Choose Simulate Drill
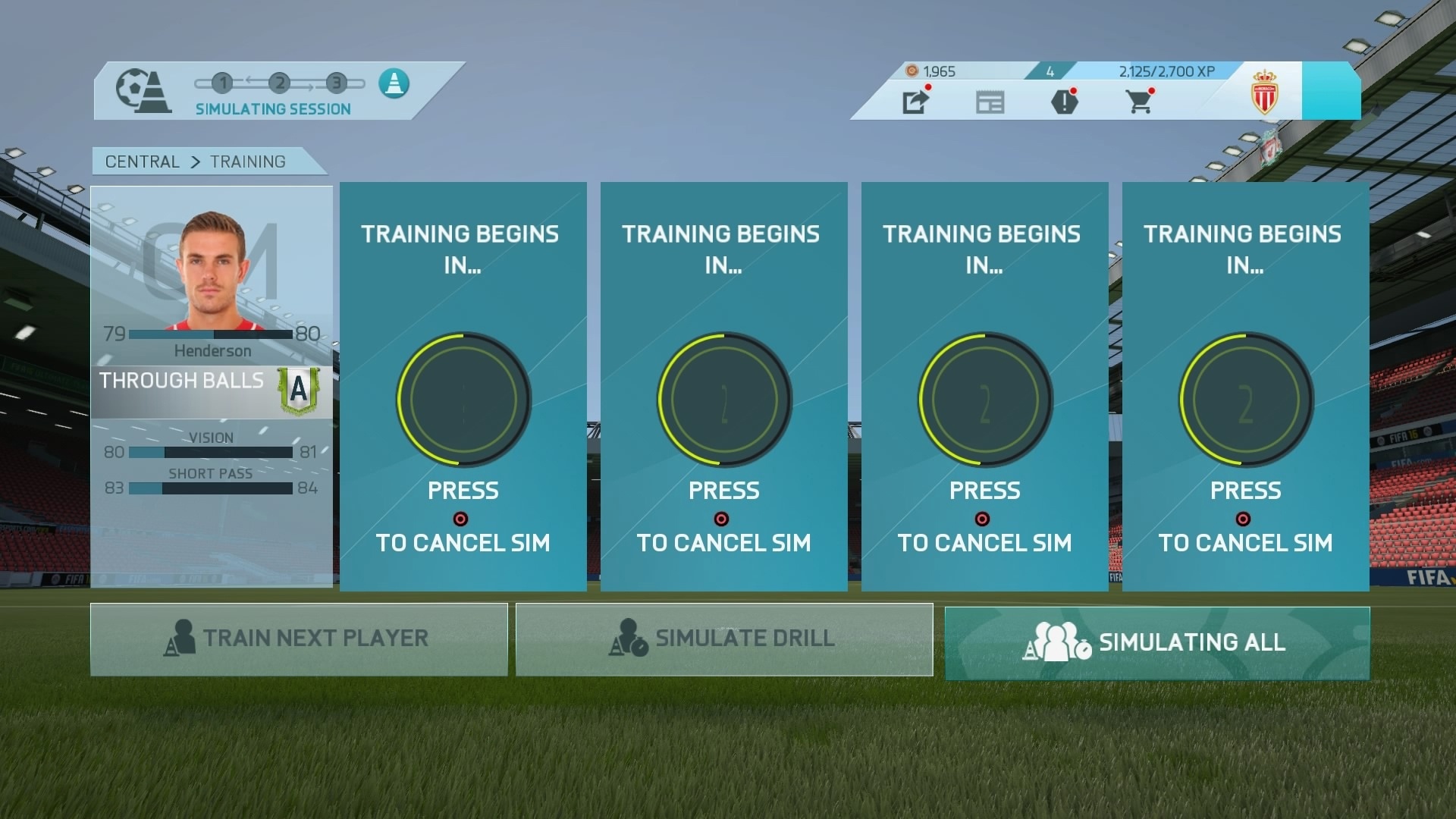 (723, 639)
